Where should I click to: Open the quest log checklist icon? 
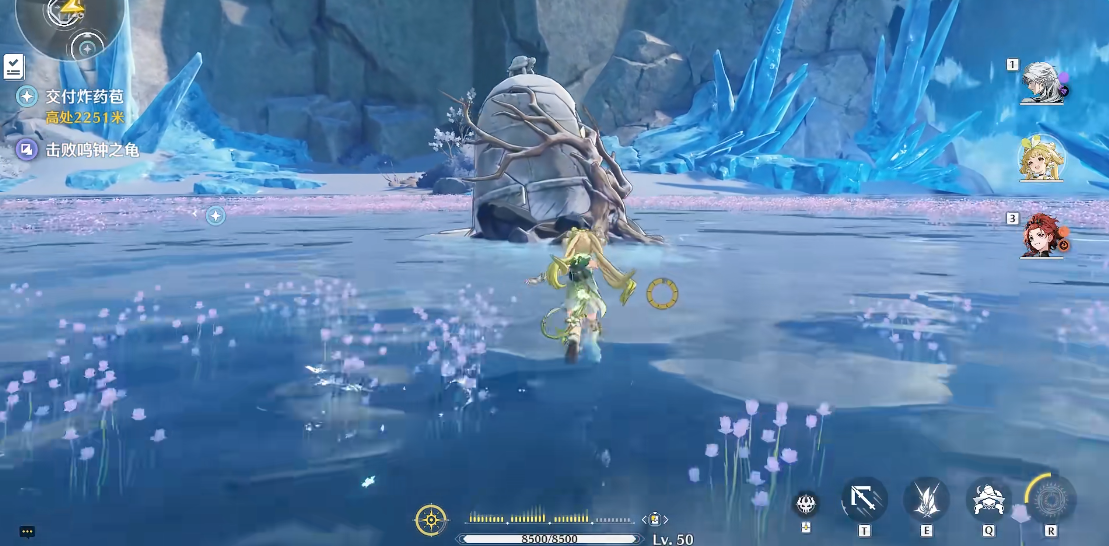(x=13, y=66)
